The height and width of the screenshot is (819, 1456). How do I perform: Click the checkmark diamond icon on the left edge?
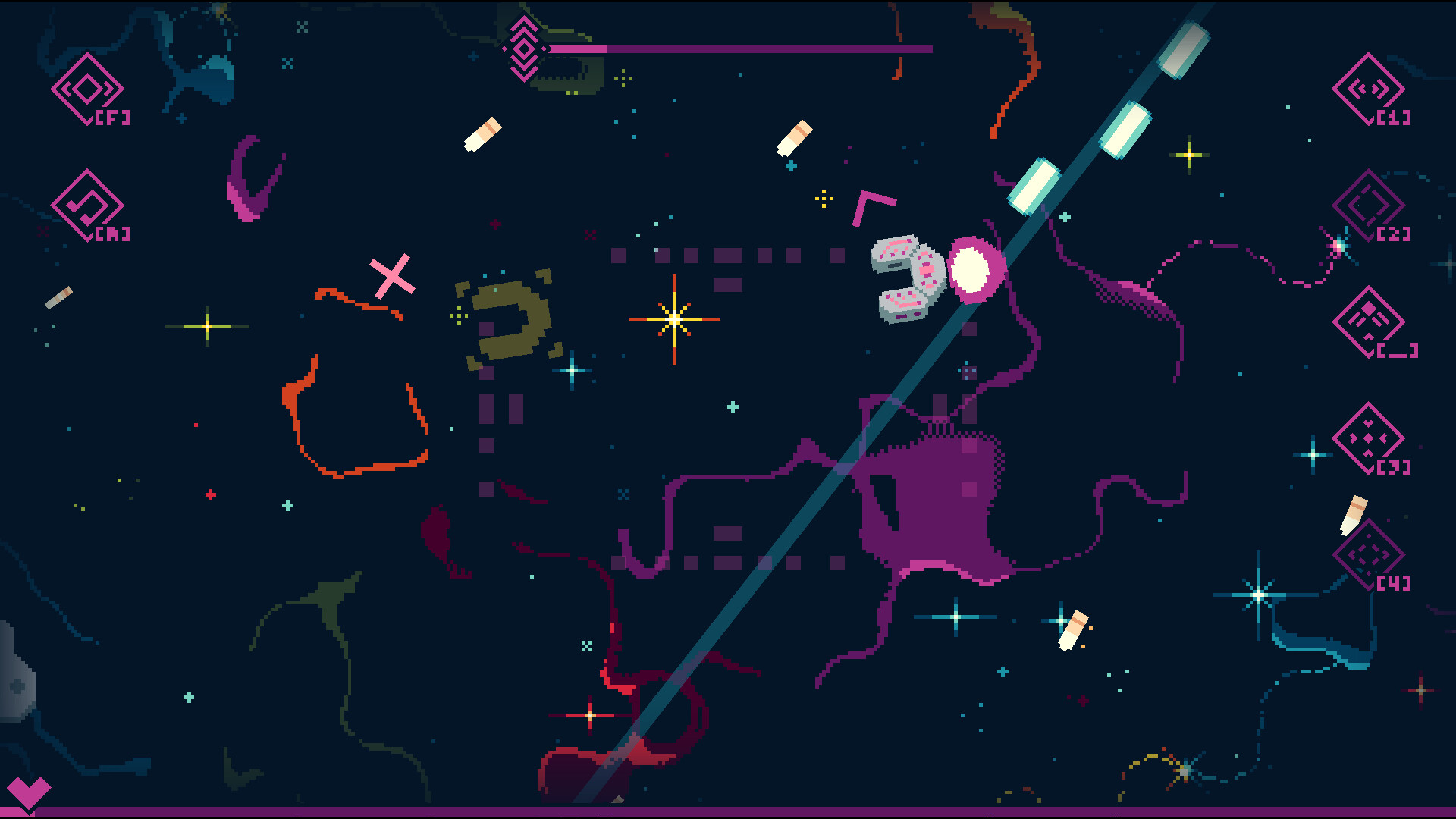(x=87, y=205)
